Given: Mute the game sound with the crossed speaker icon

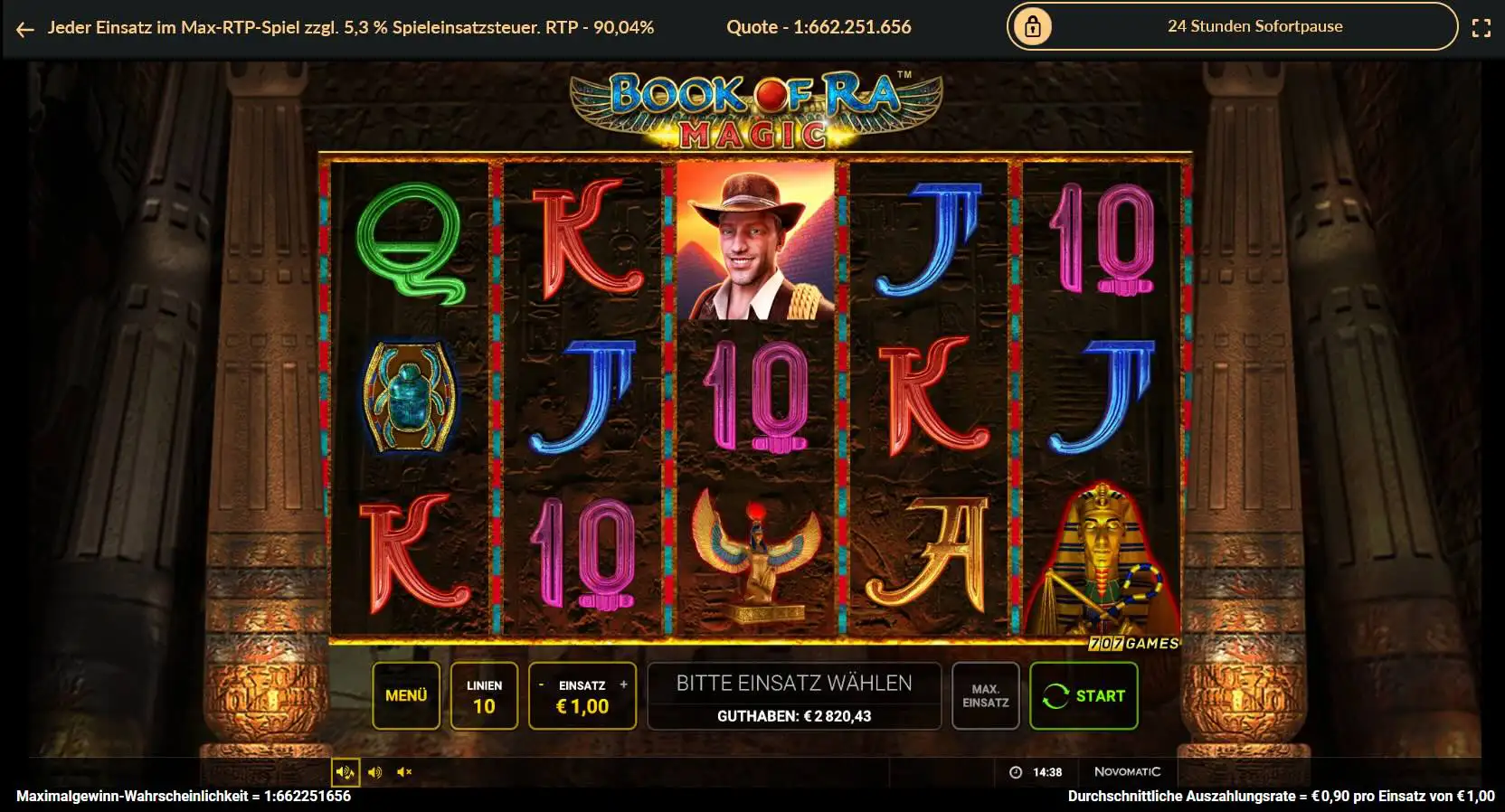Looking at the screenshot, I should 404,772.
